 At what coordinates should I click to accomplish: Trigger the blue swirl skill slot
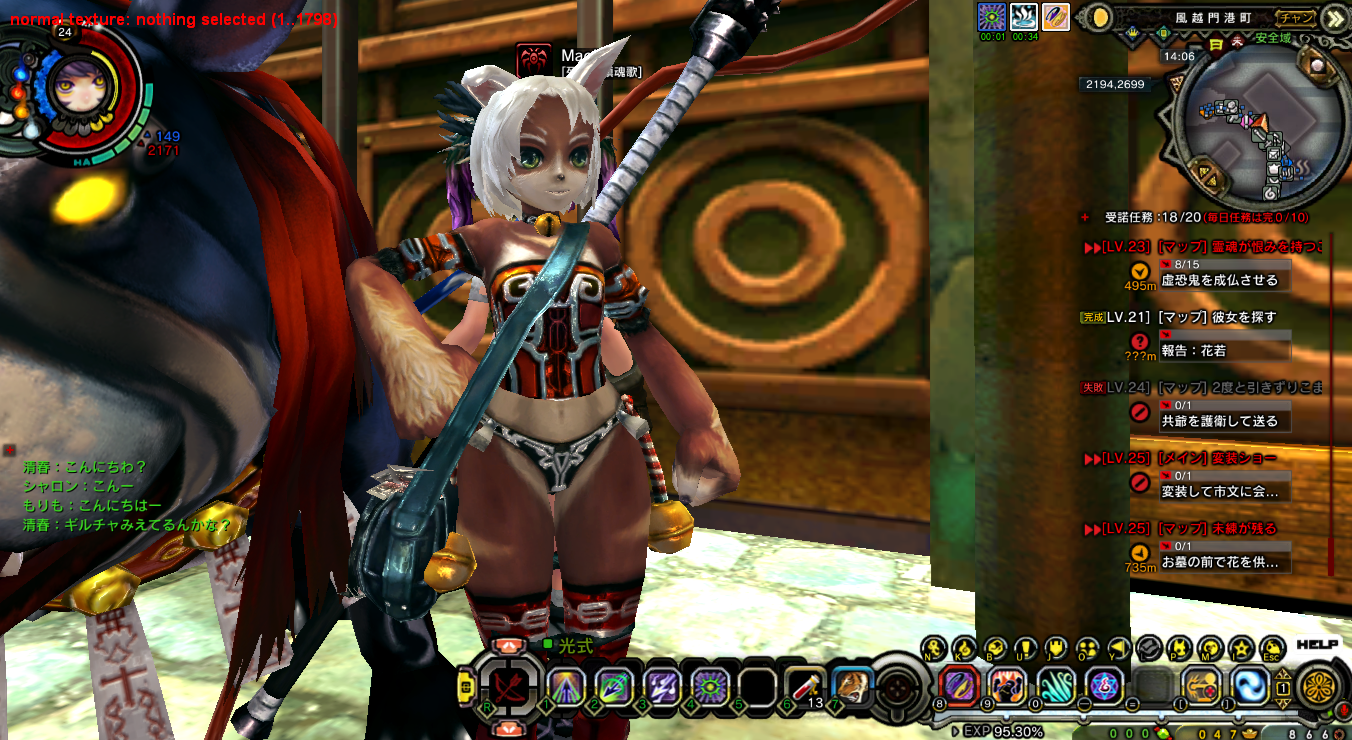(x=1248, y=686)
